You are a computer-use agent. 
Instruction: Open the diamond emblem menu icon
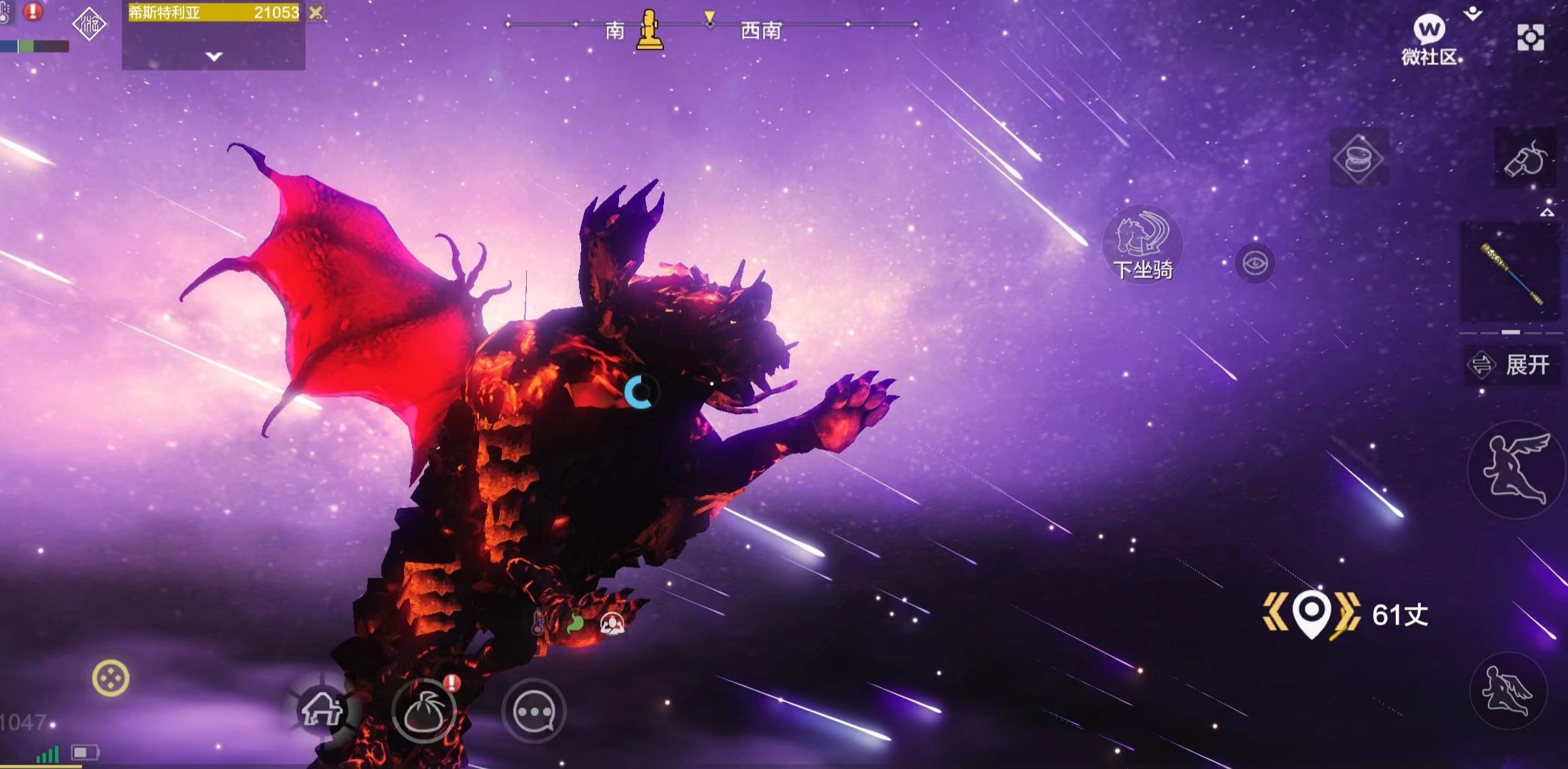[x=89, y=25]
